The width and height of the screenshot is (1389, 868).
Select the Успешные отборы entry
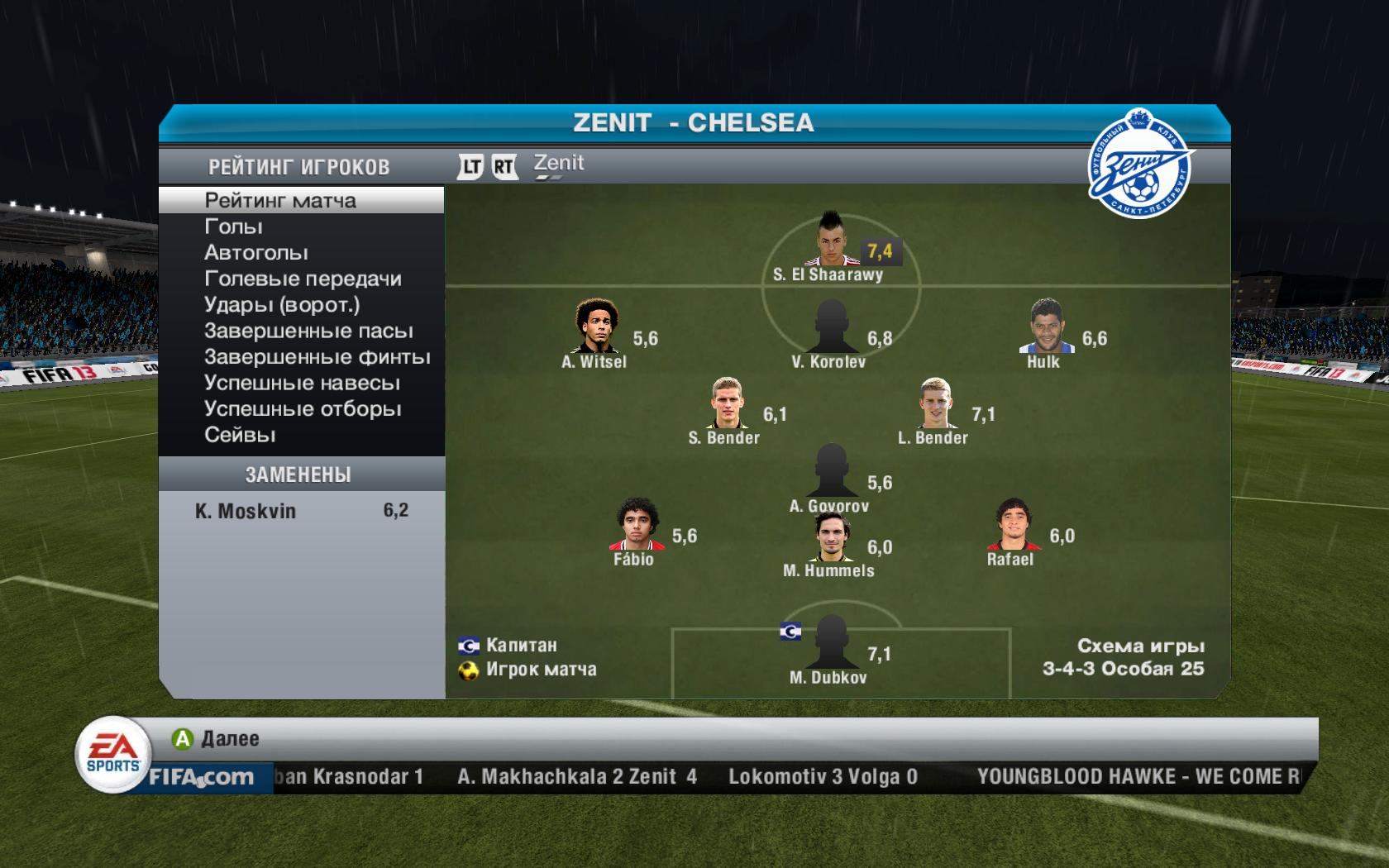click(x=303, y=409)
